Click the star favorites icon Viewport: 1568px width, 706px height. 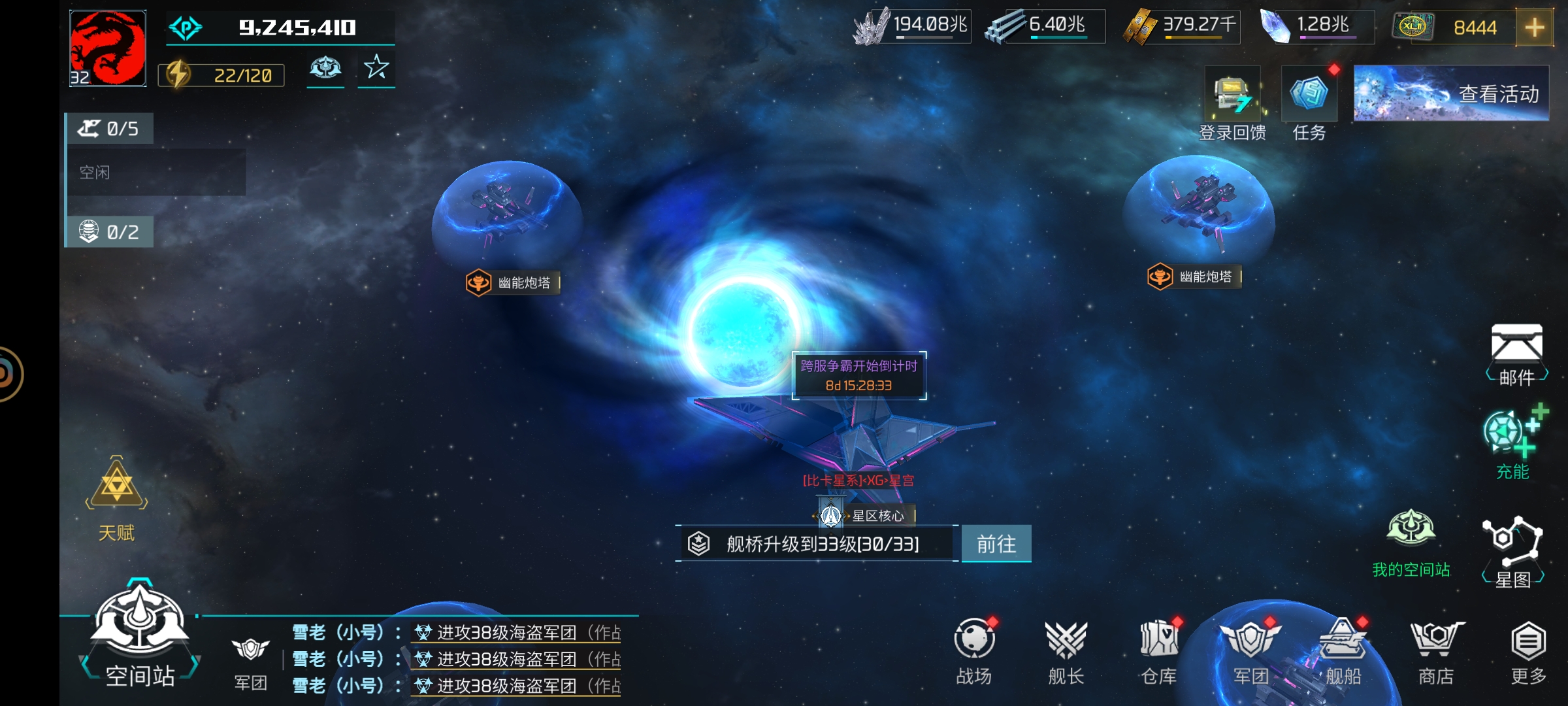tap(376, 68)
